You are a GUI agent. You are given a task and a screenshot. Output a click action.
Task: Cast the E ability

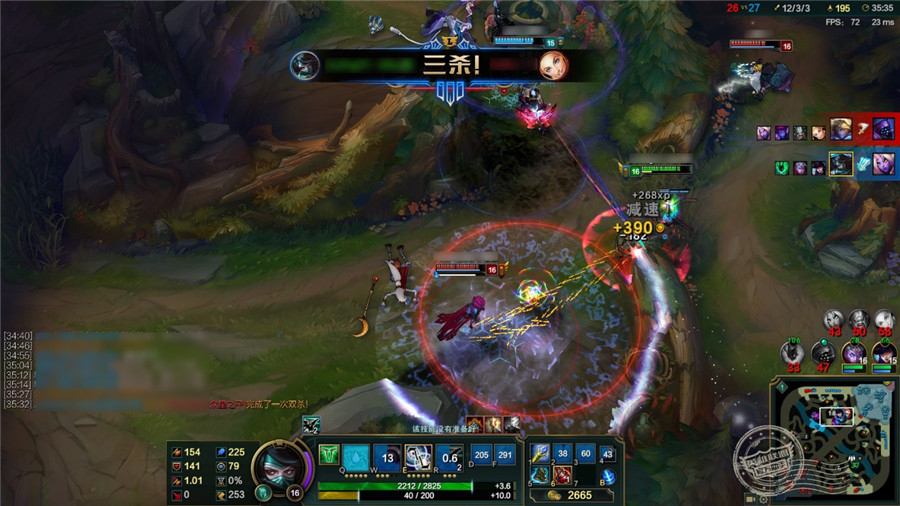point(419,456)
